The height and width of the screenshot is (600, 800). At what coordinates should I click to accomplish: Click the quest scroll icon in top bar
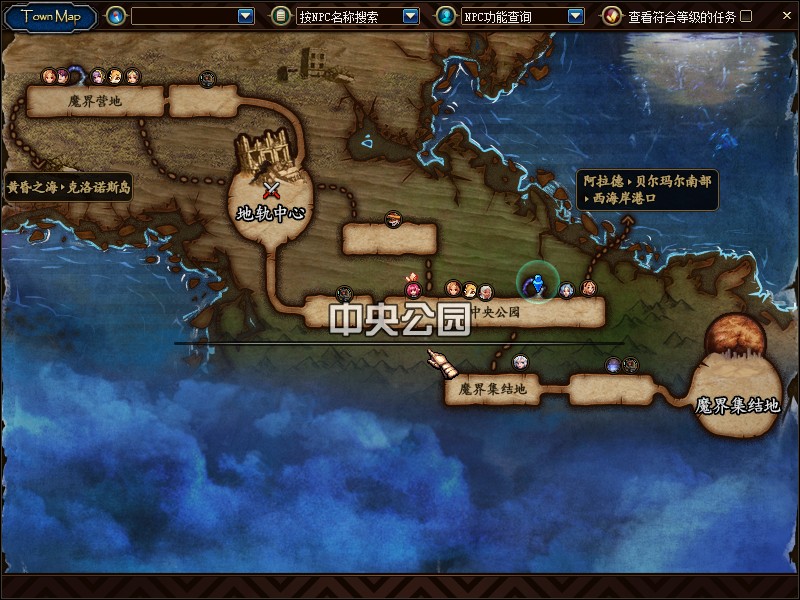[611, 16]
